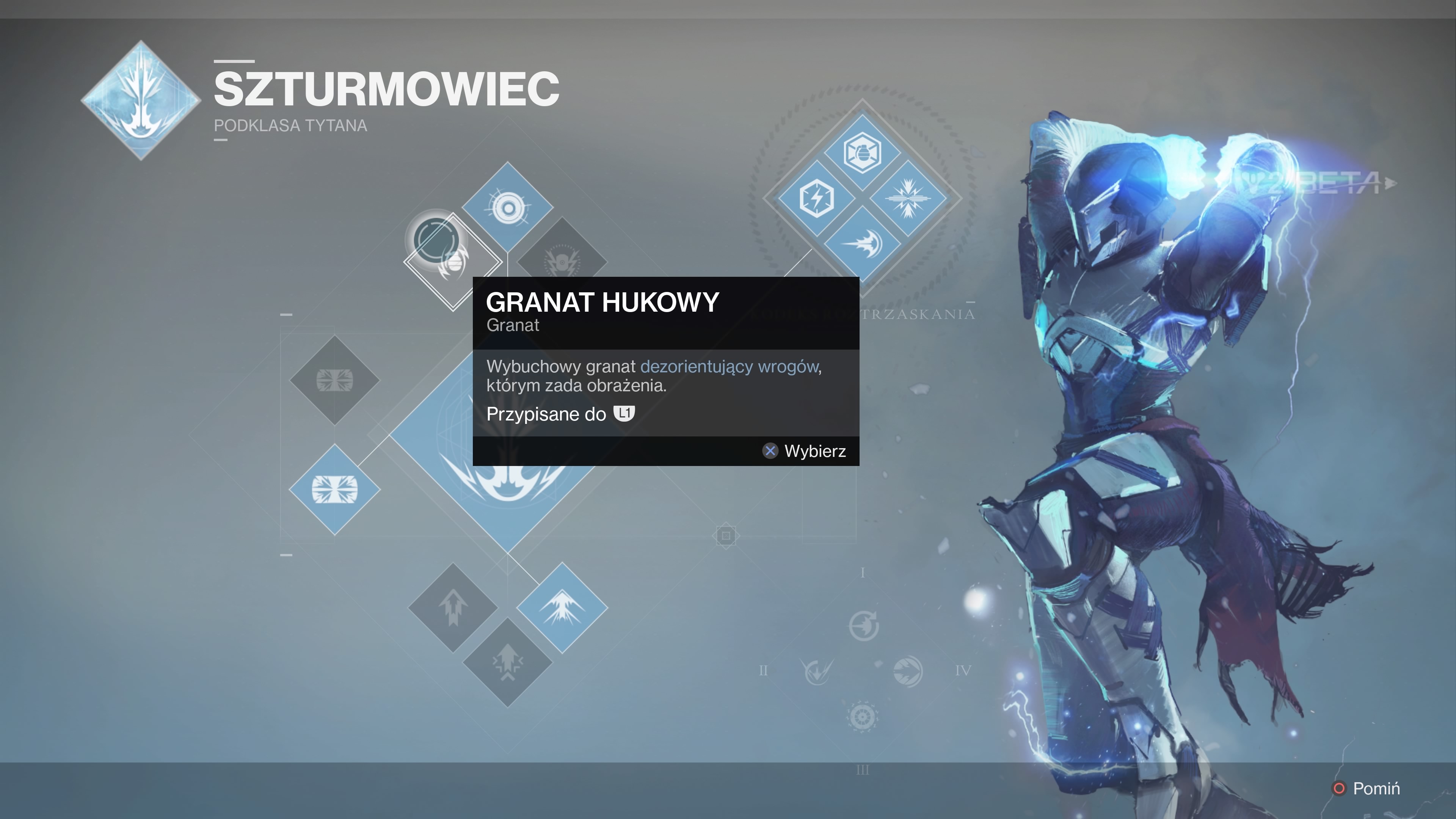The width and height of the screenshot is (1456, 819).
Task: Select the Granat Hukowy grenade node
Action: pyautogui.click(x=453, y=262)
